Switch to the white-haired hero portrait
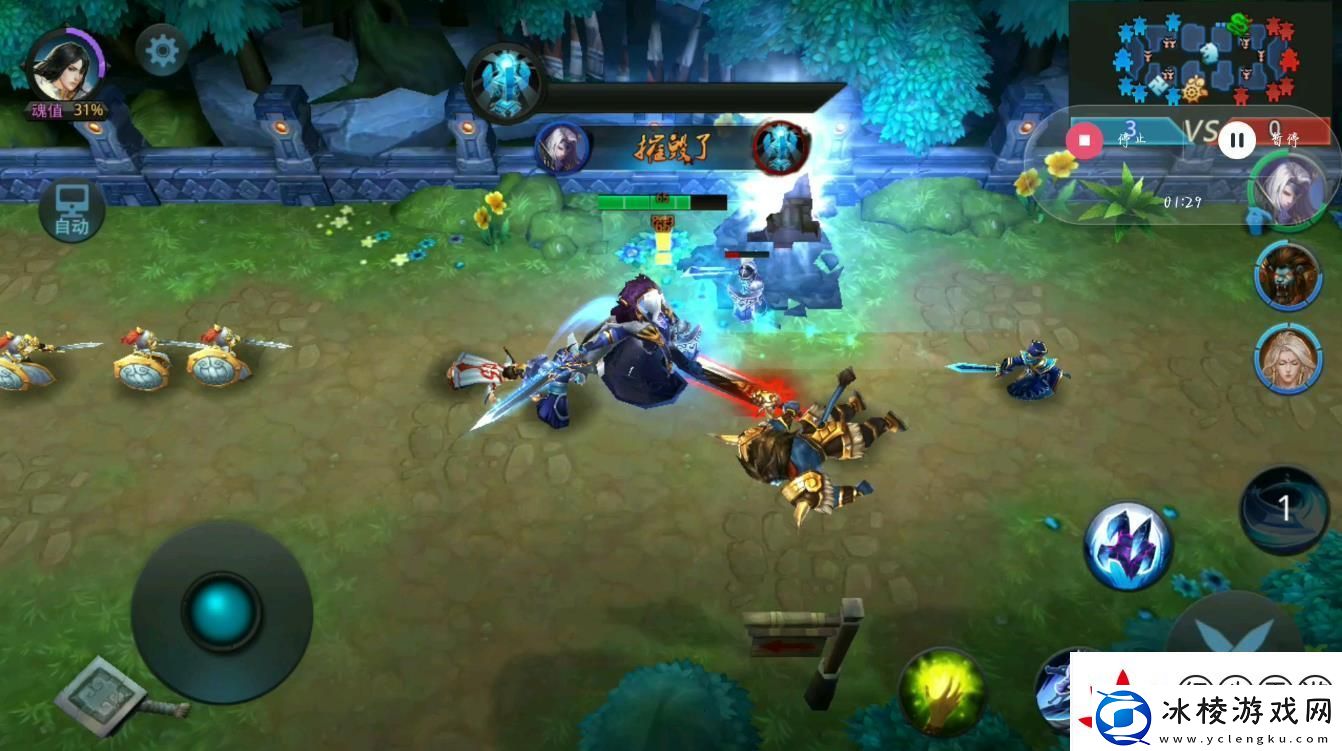The width and height of the screenshot is (1342, 751). pyautogui.click(x=1287, y=193)
